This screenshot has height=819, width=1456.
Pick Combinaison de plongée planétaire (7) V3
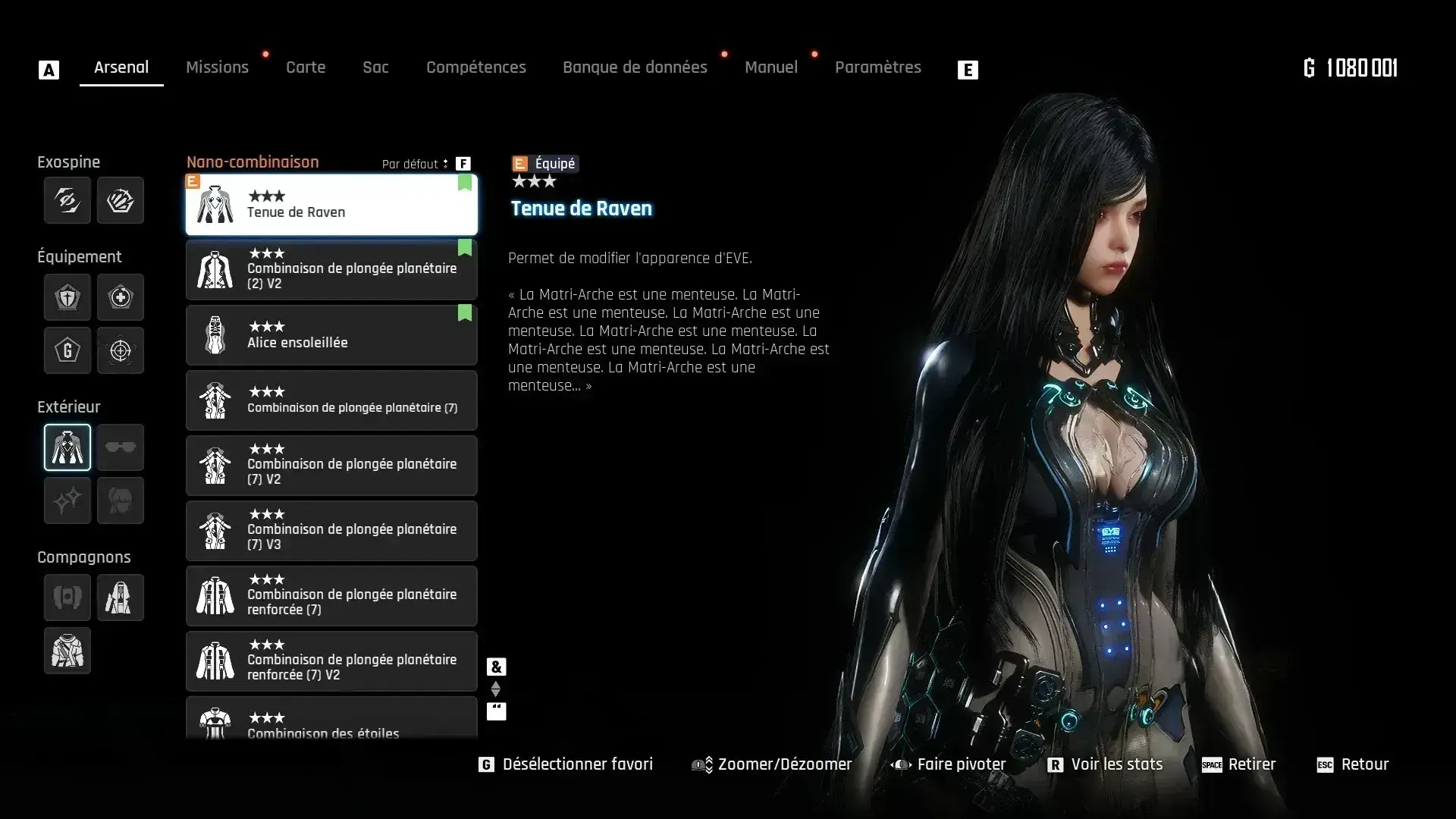pos(331,531)
